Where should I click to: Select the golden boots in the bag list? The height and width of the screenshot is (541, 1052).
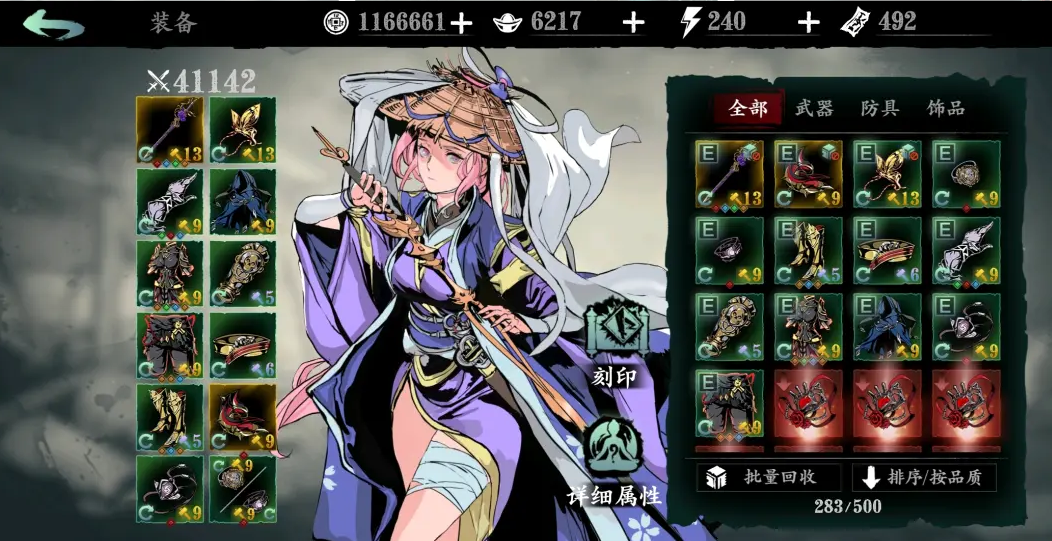[x=807, y=250]
